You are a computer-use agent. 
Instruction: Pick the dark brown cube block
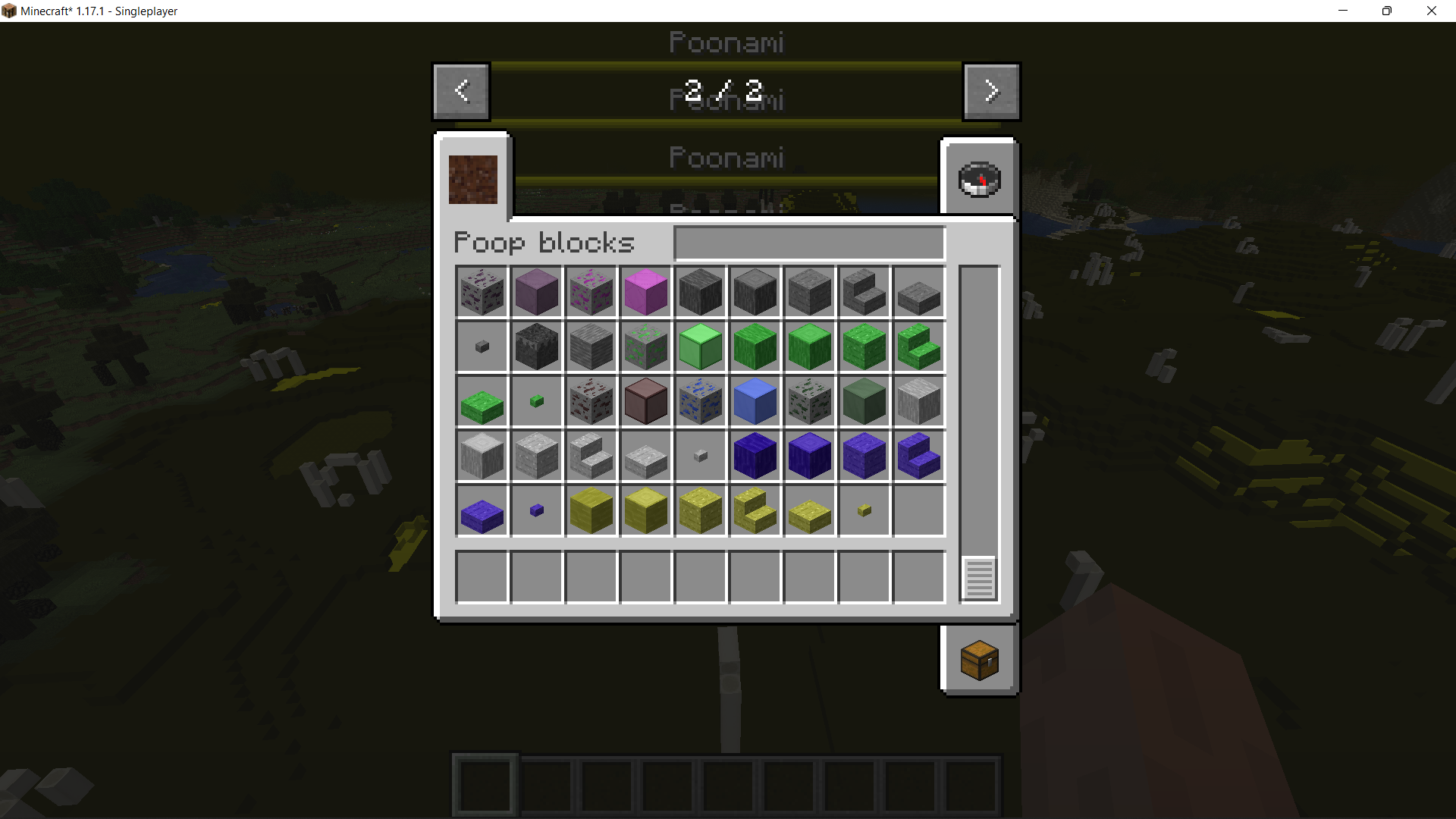(645, 401)
